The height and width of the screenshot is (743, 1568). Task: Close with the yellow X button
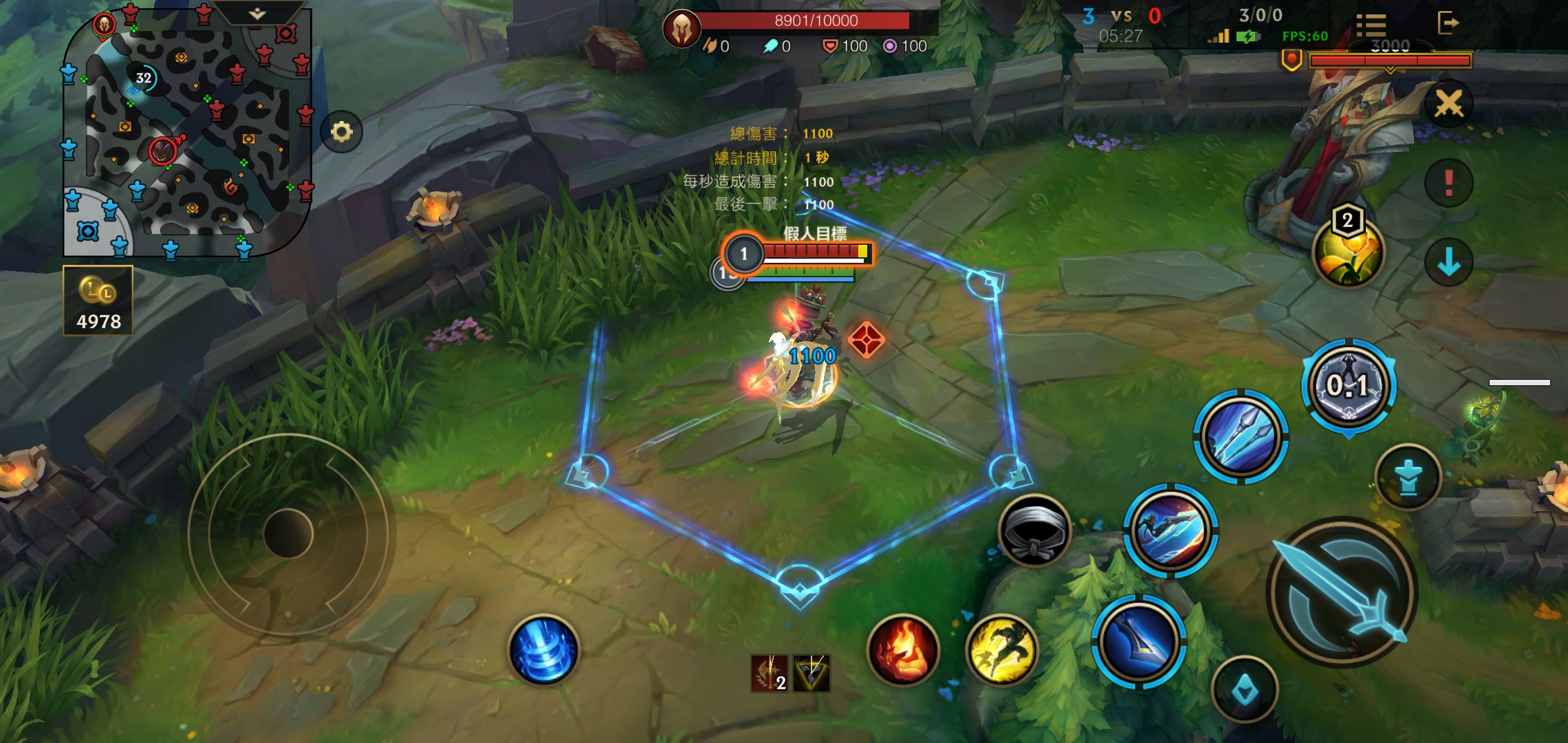click(1448, 104)
